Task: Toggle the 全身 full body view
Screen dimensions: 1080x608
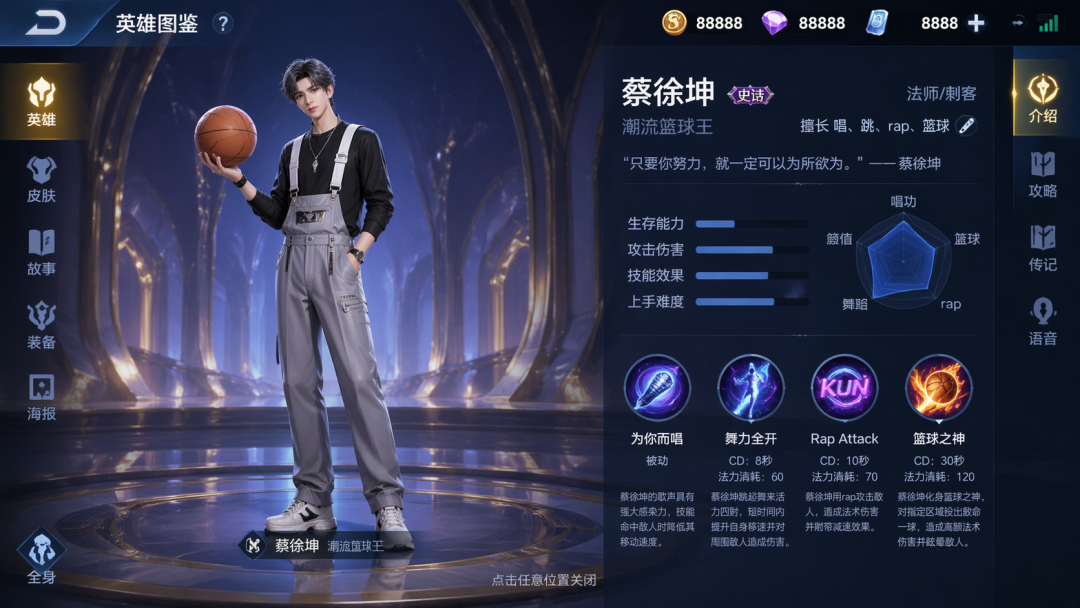Action: [x=41, y=556]
